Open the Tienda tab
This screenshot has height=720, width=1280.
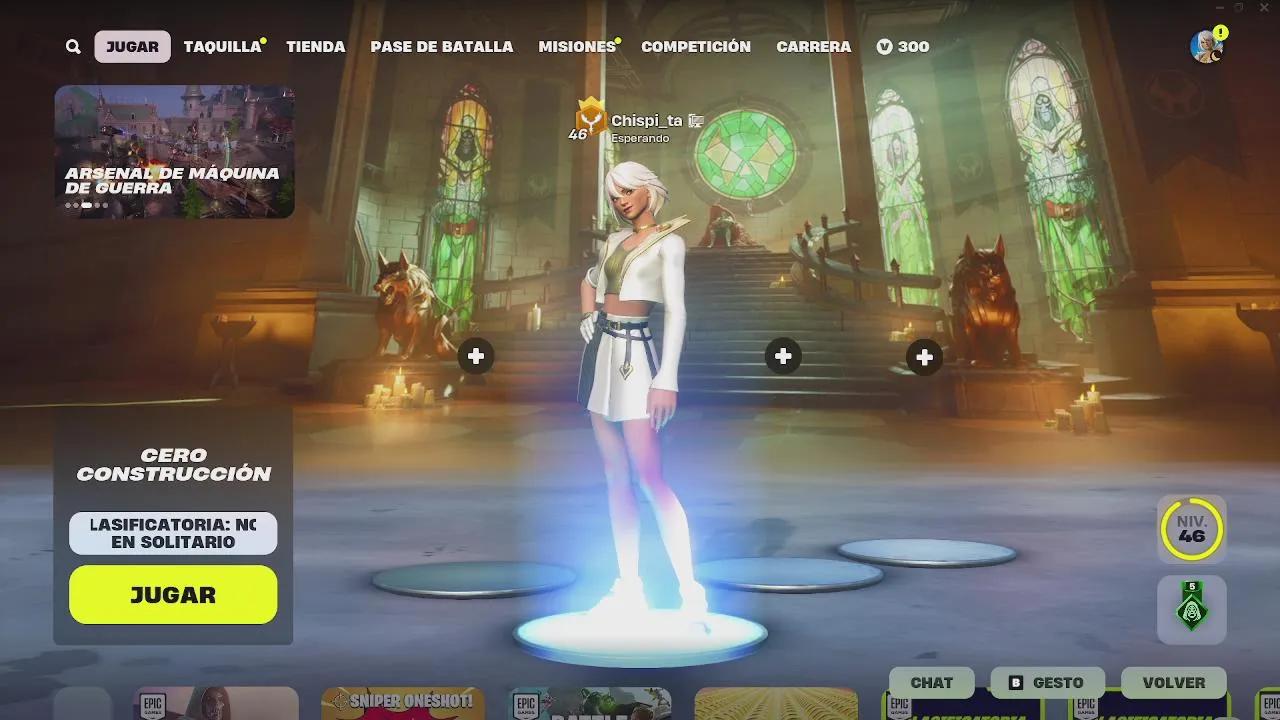pos(315,47)
